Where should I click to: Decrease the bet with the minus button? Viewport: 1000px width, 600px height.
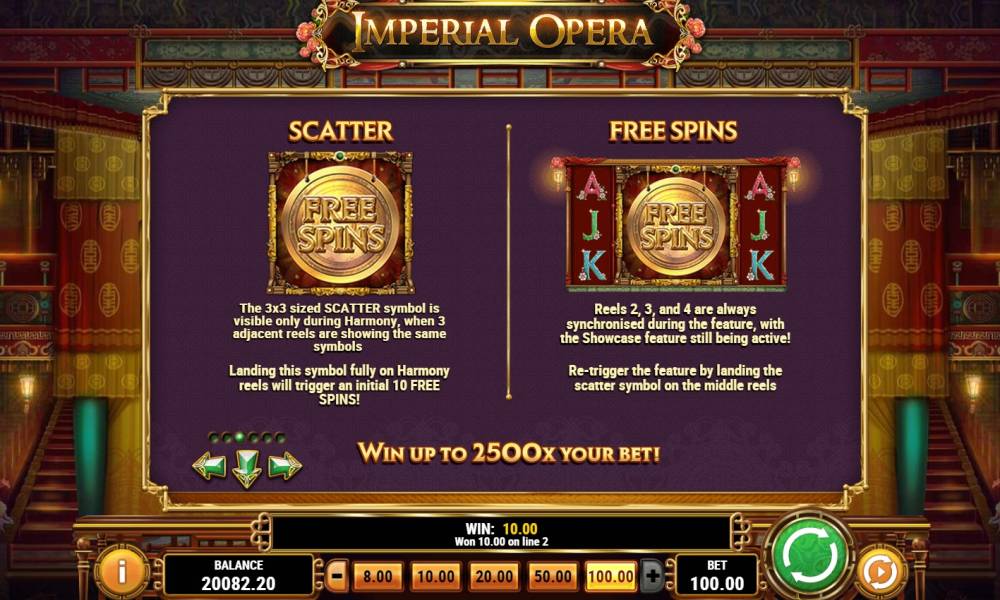pyautogui.click(x=338, y=576)
